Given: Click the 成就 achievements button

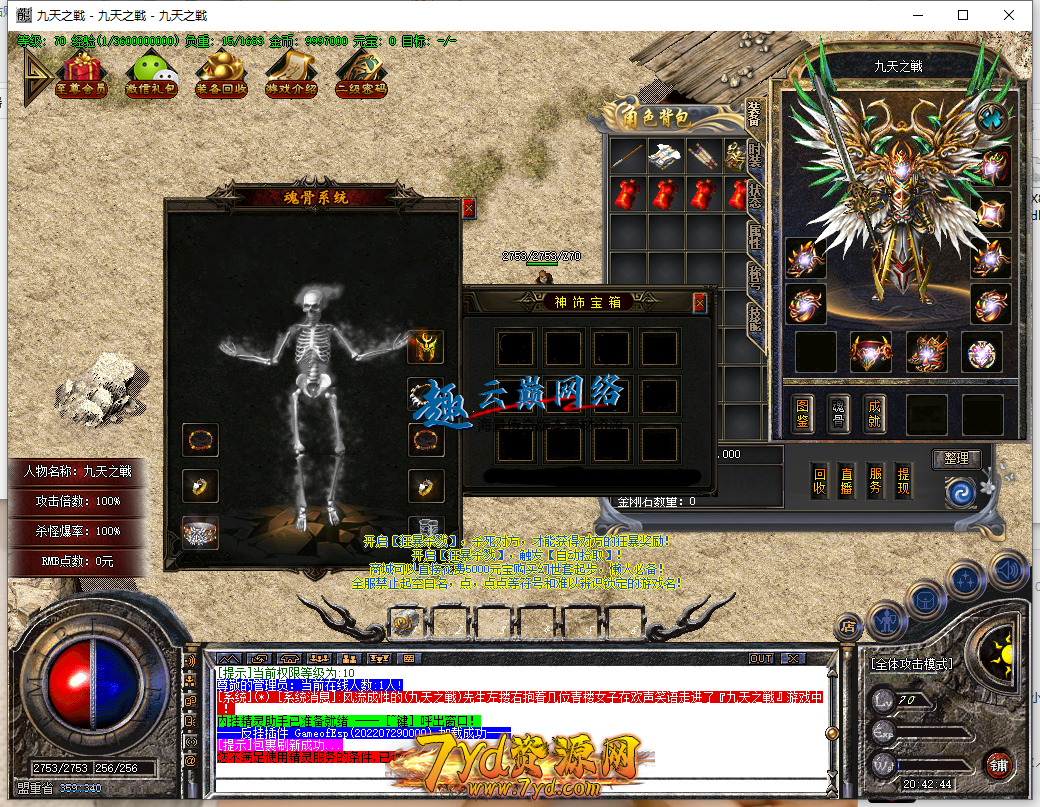Looking at the screenshot, I should [x=875, y=414].
